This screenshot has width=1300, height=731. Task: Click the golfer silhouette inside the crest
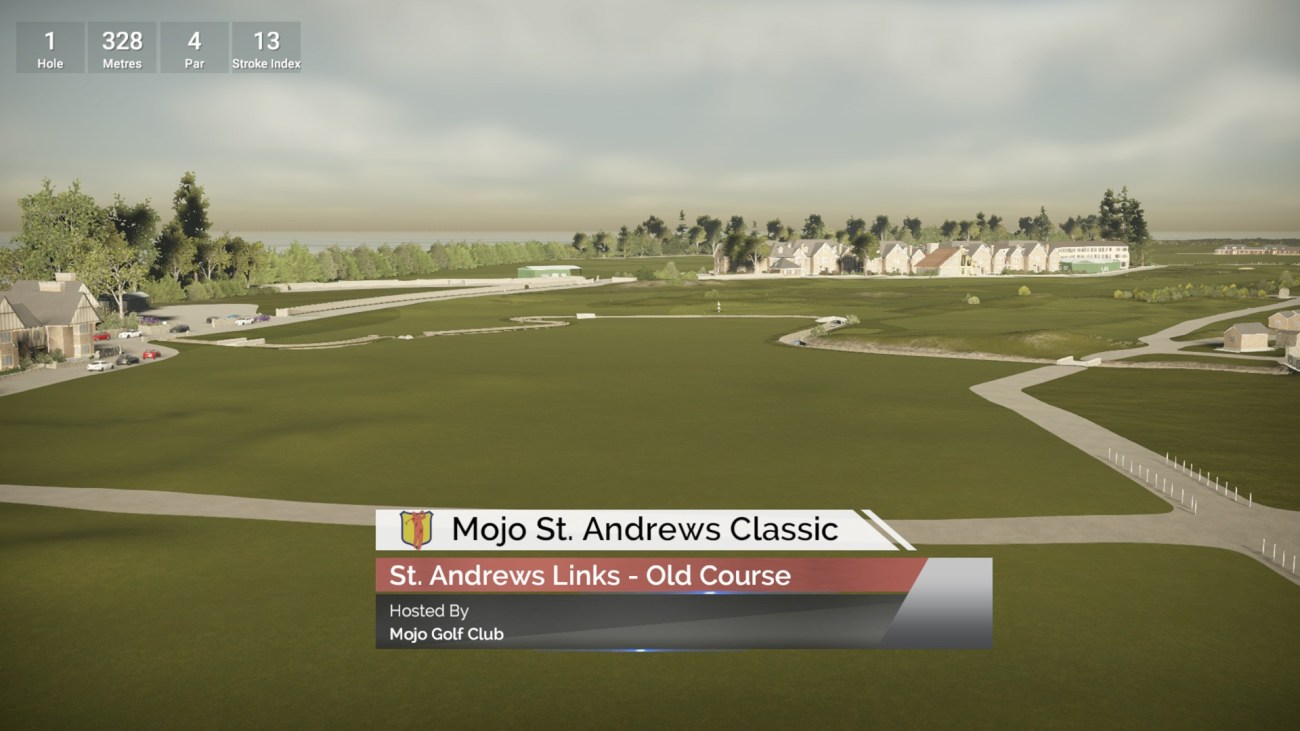point(417,528)
